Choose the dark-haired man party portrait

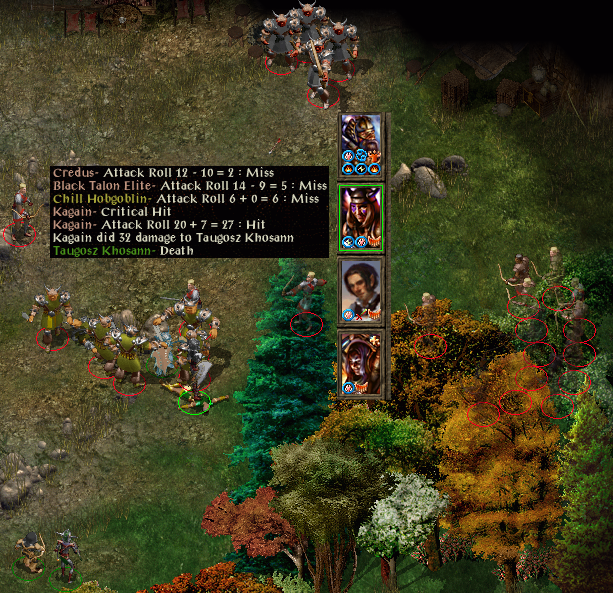pos(361,288)
